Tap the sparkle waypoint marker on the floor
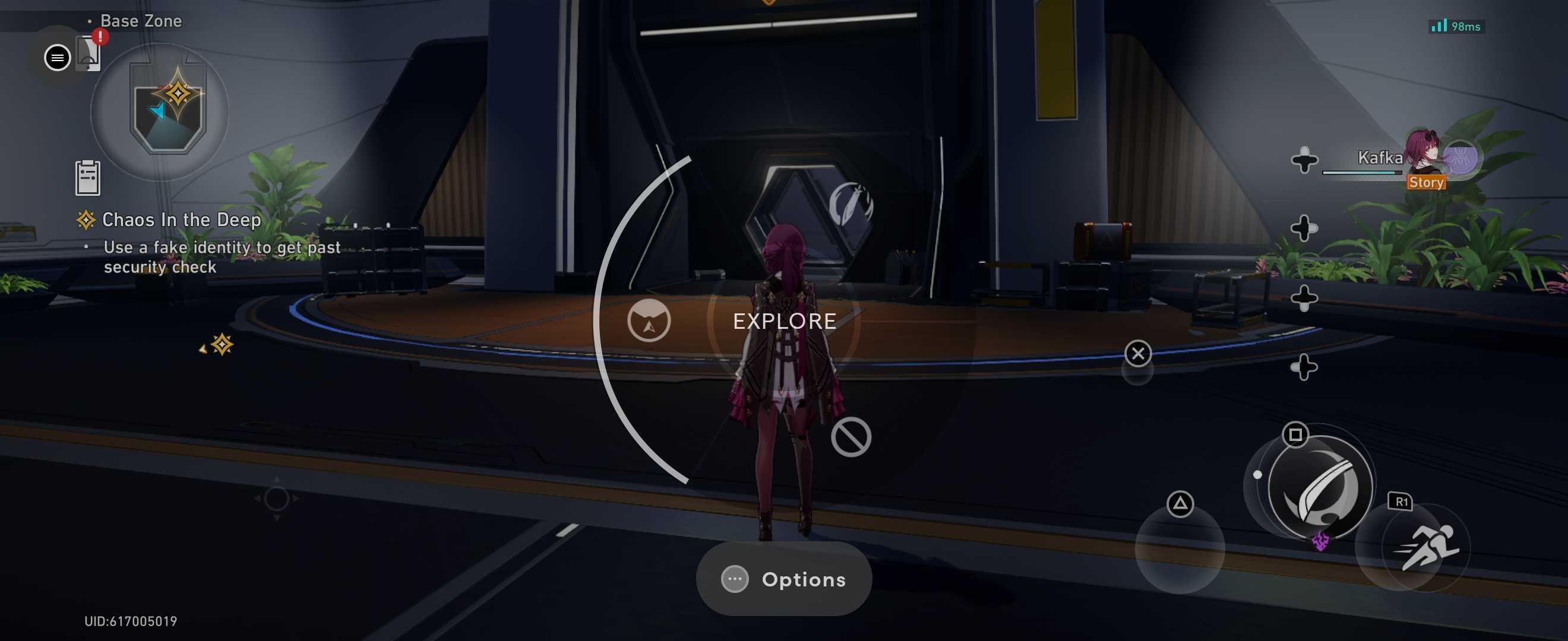 coord(222,345)
